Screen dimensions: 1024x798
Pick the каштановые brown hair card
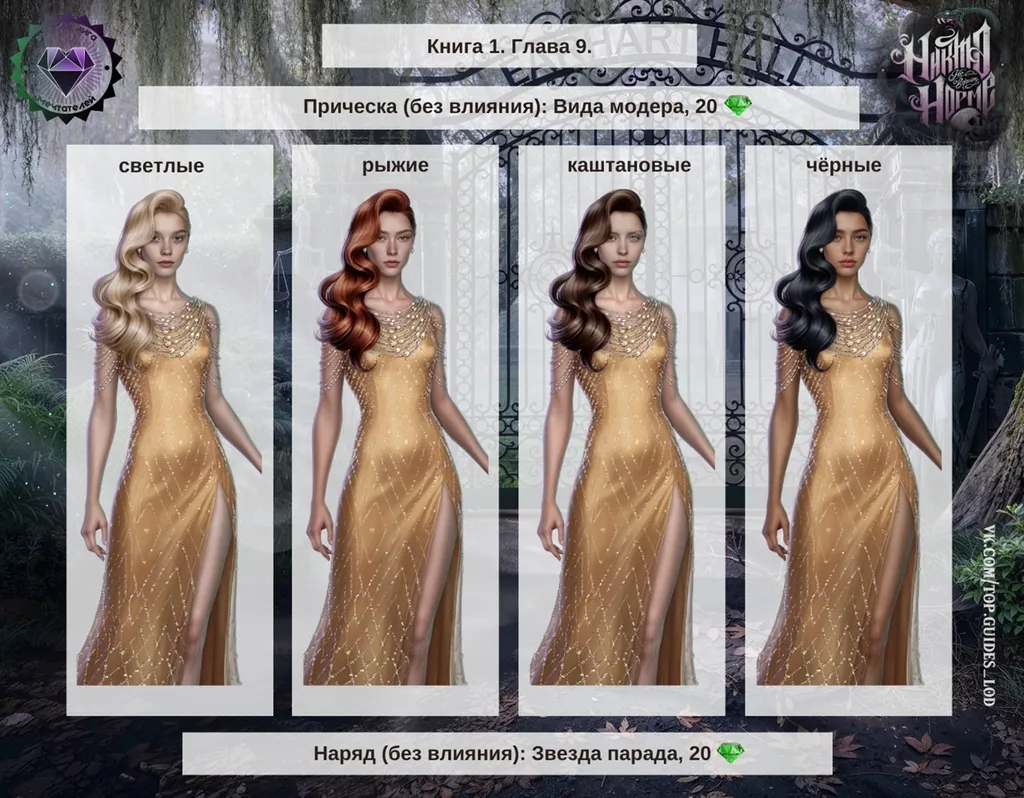click(x=621, y=430)
